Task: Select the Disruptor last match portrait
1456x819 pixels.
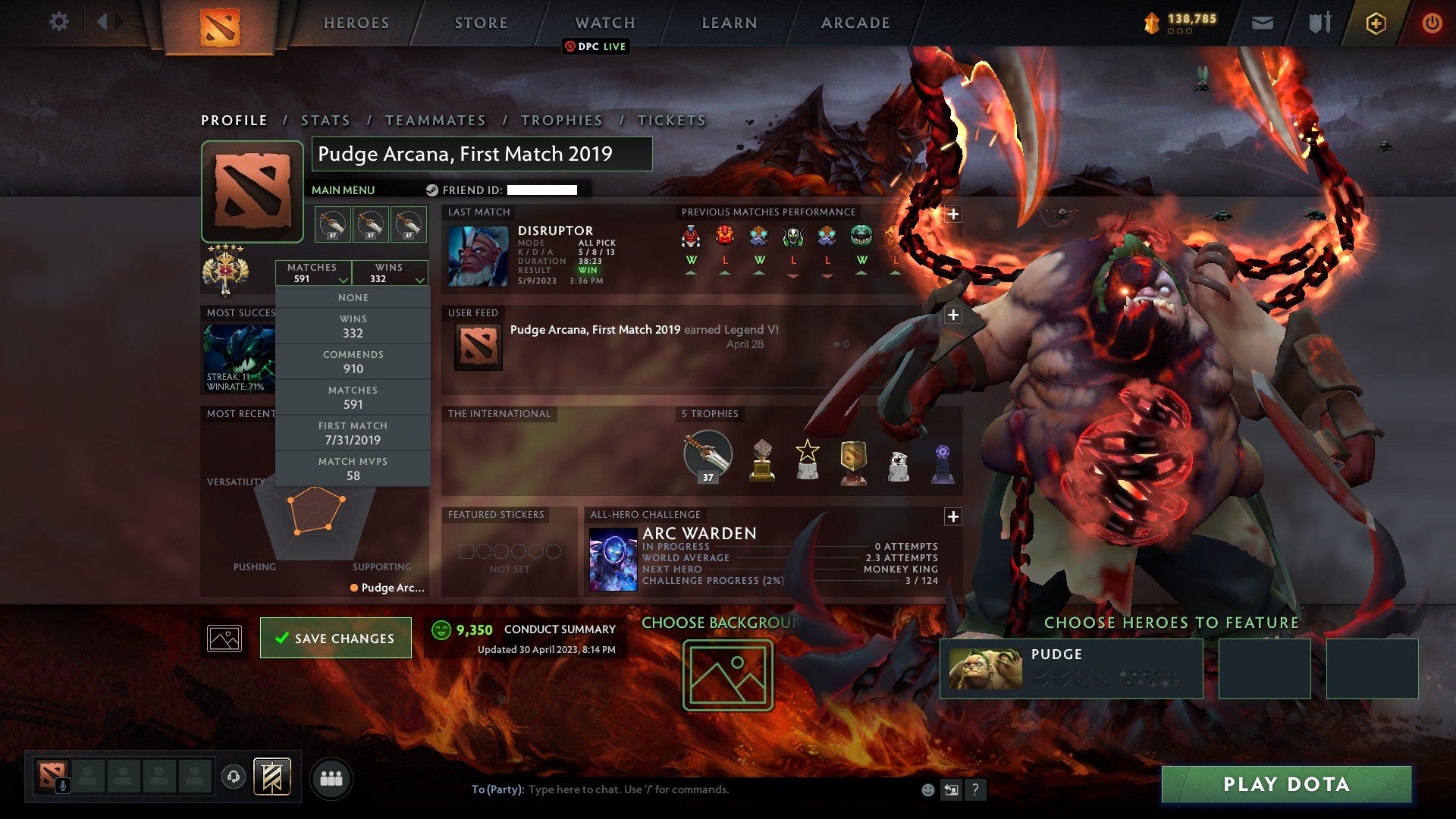Action: 477,258
